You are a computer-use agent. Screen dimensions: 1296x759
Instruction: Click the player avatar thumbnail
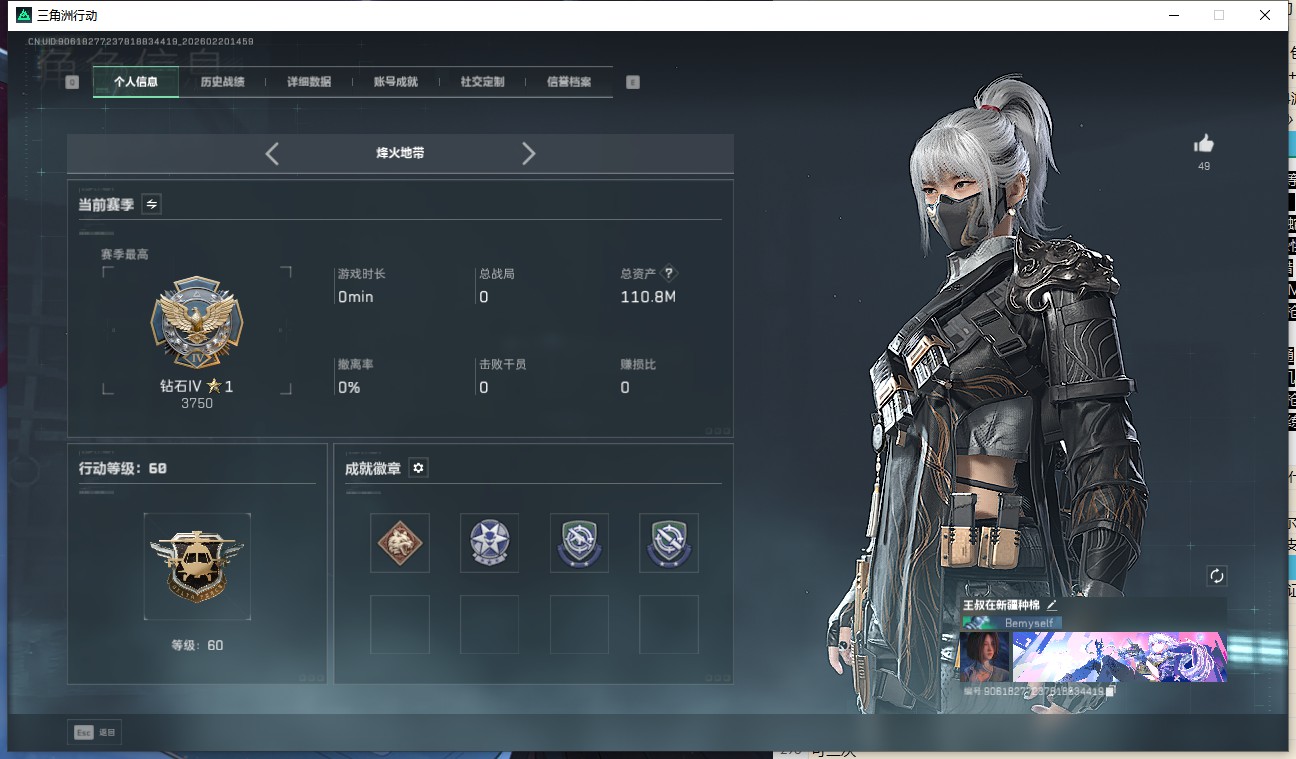coord(983,657)
